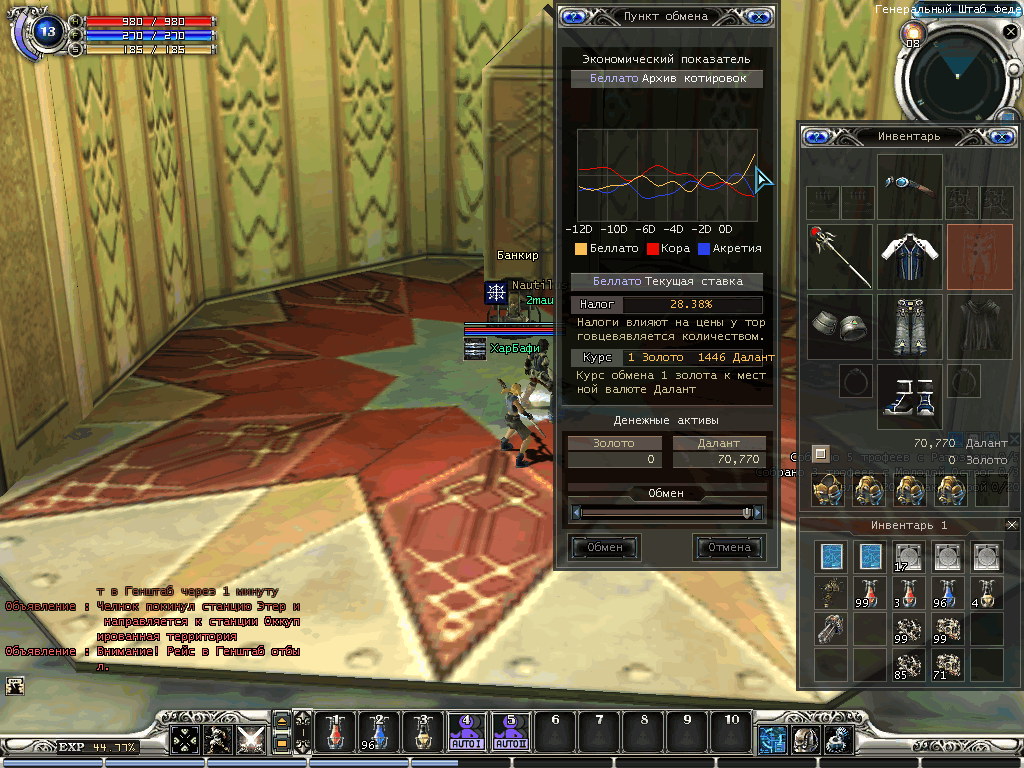Show the next quotes chart page arrow
The height and width of the screenshot is (768, 1024).
tap(763, 180)
